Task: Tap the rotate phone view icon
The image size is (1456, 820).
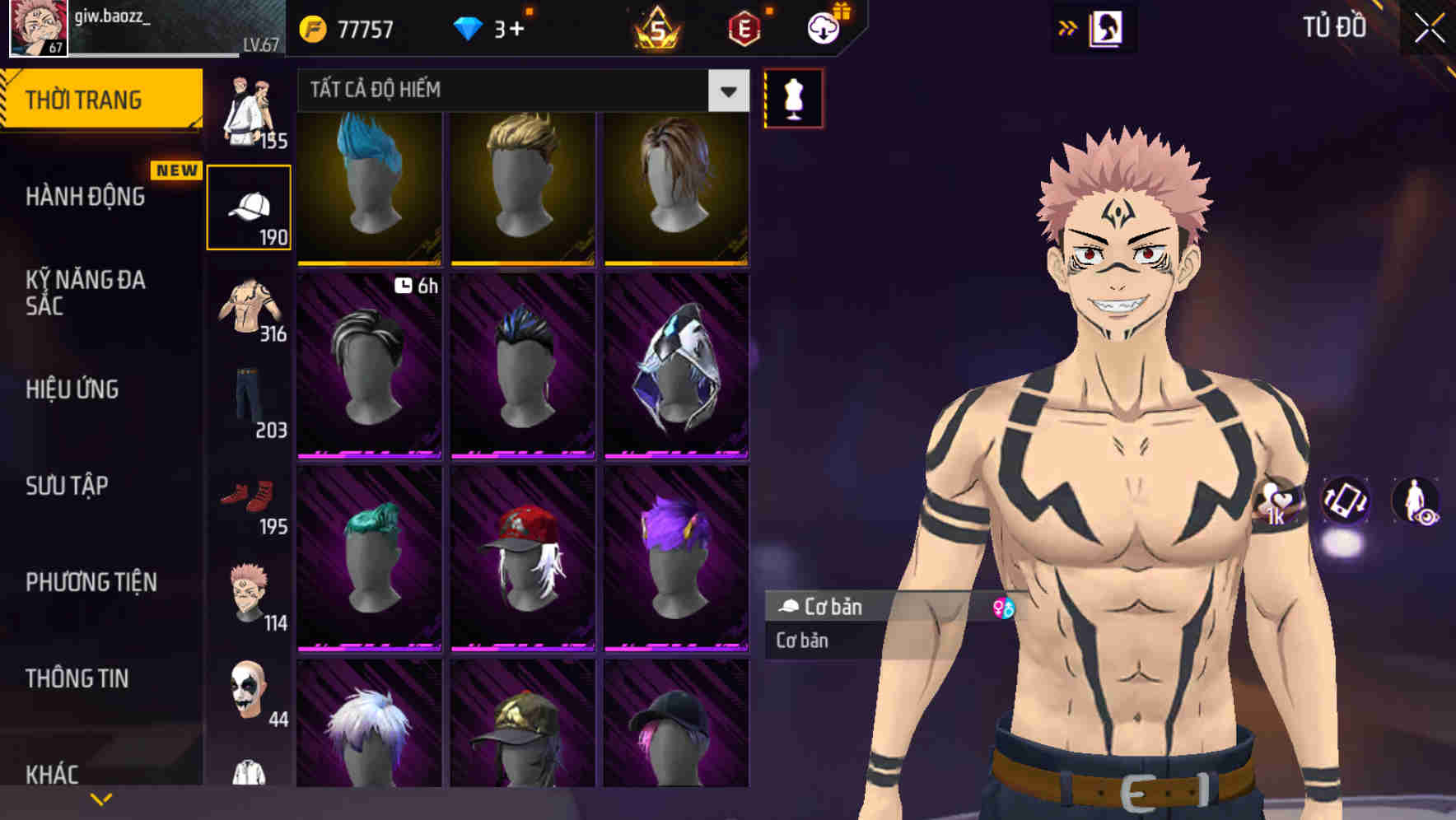Action: tap(1346, 502)
